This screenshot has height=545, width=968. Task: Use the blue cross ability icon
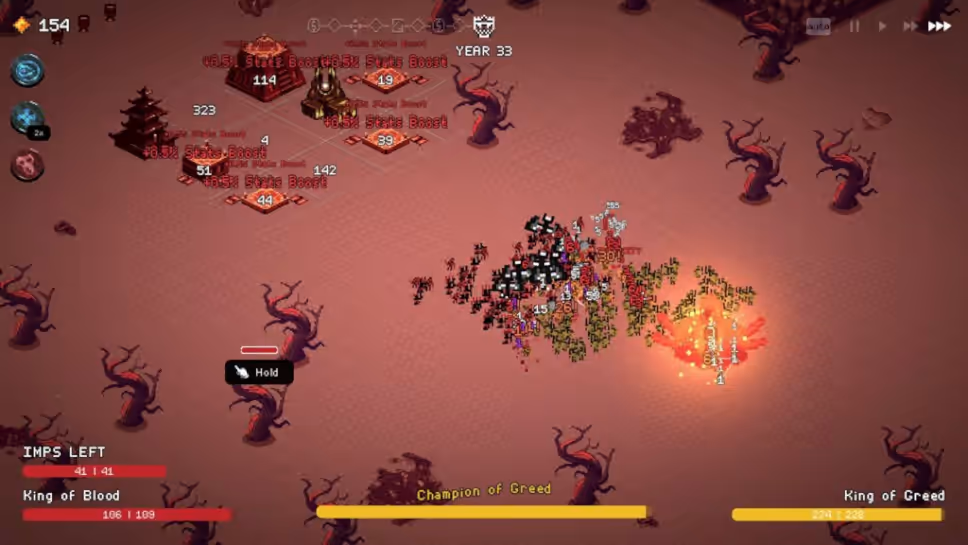27,118
